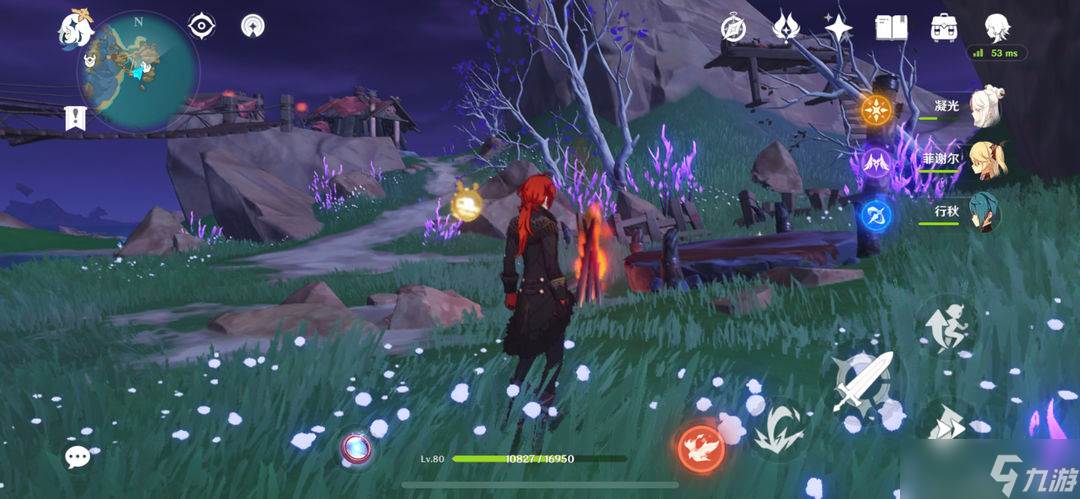This screenshot has height=499, width=1080.
Task: Open the winged battle pass icon
Action: (x=786, y=27)
